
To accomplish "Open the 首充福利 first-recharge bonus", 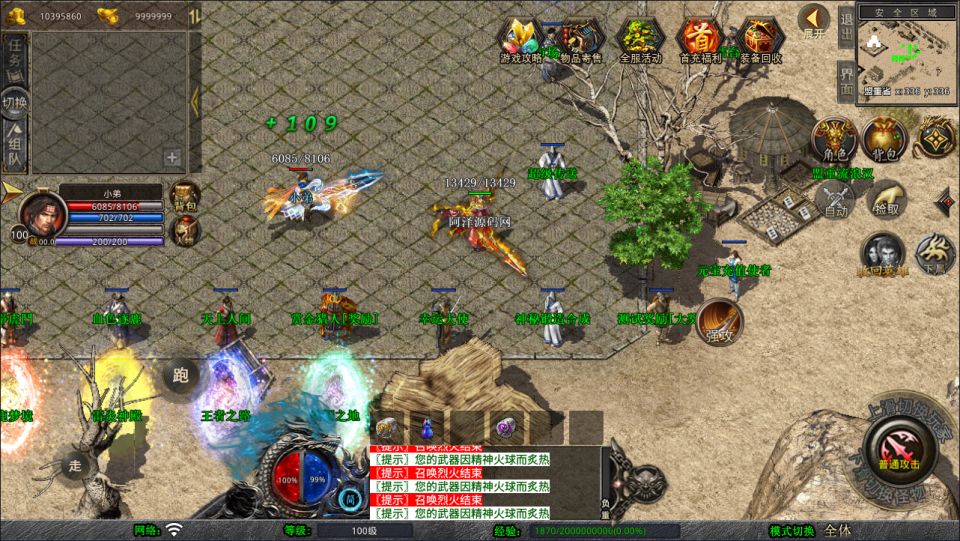I will [700, 38].
